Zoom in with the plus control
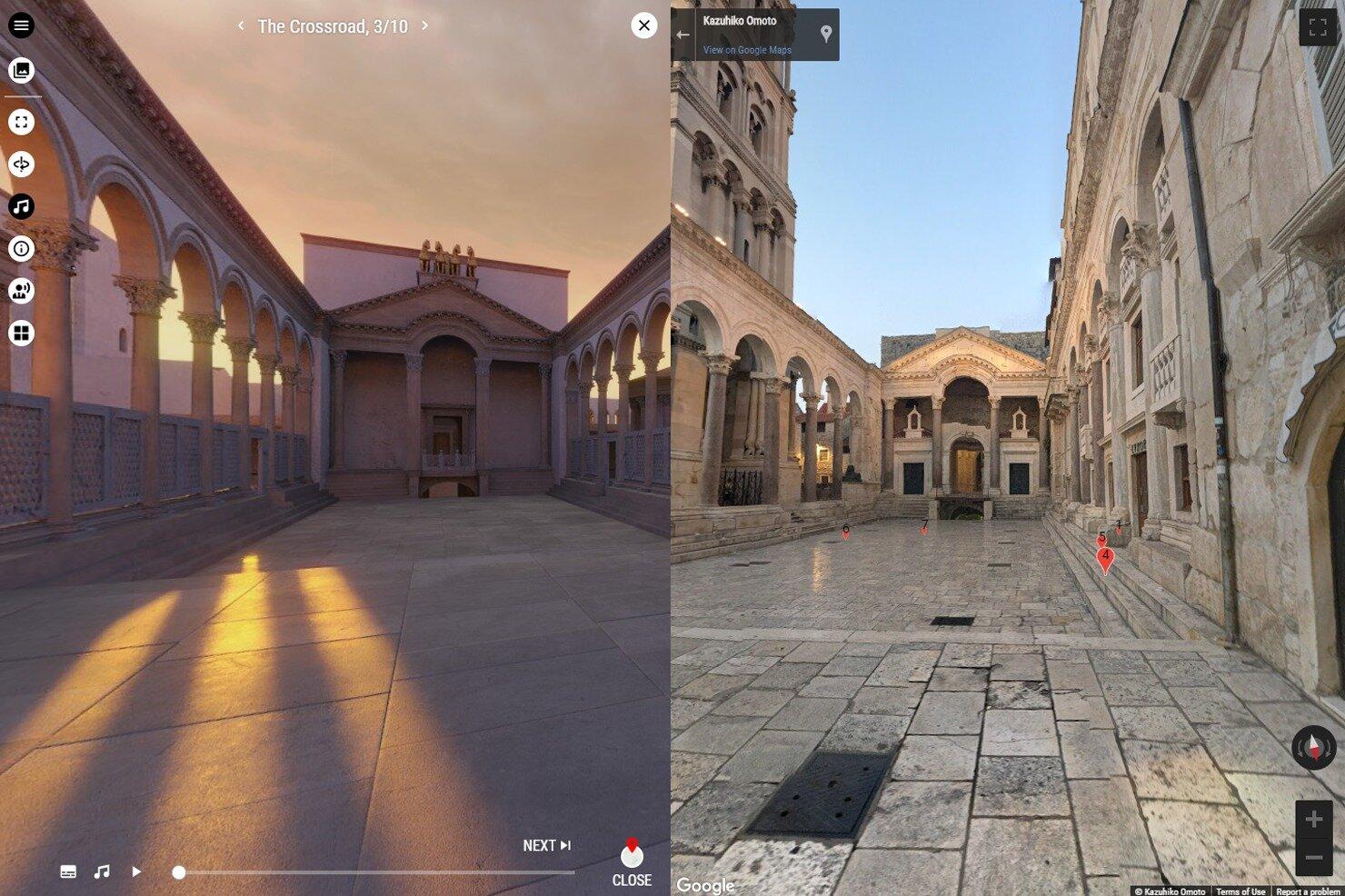This screenshot has height=896, width=1345. (x=1312, y=818)
